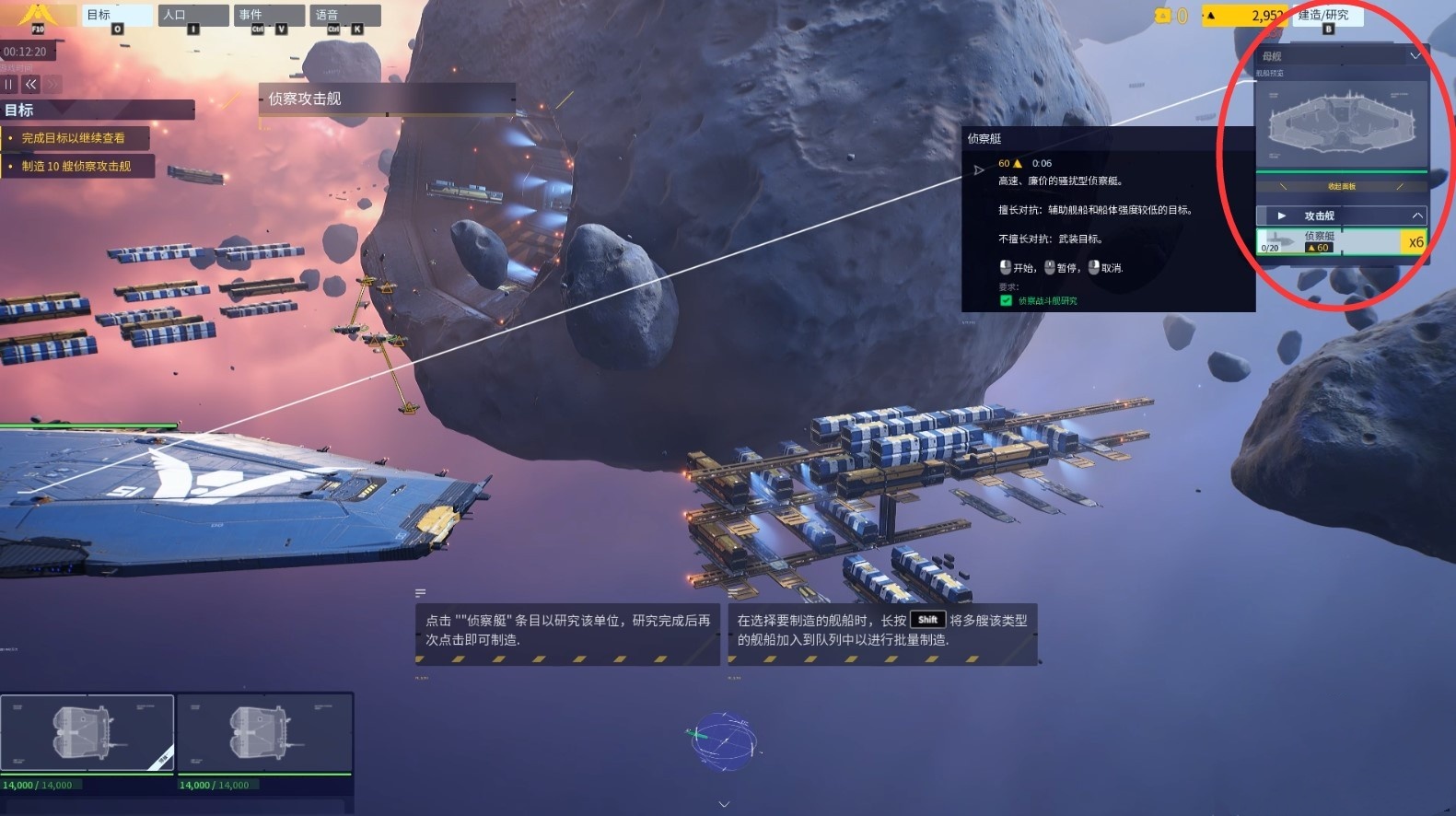The image size is (1456, 816).
Task: Click the rewind « time speed icon
Action: coord(30,84)
